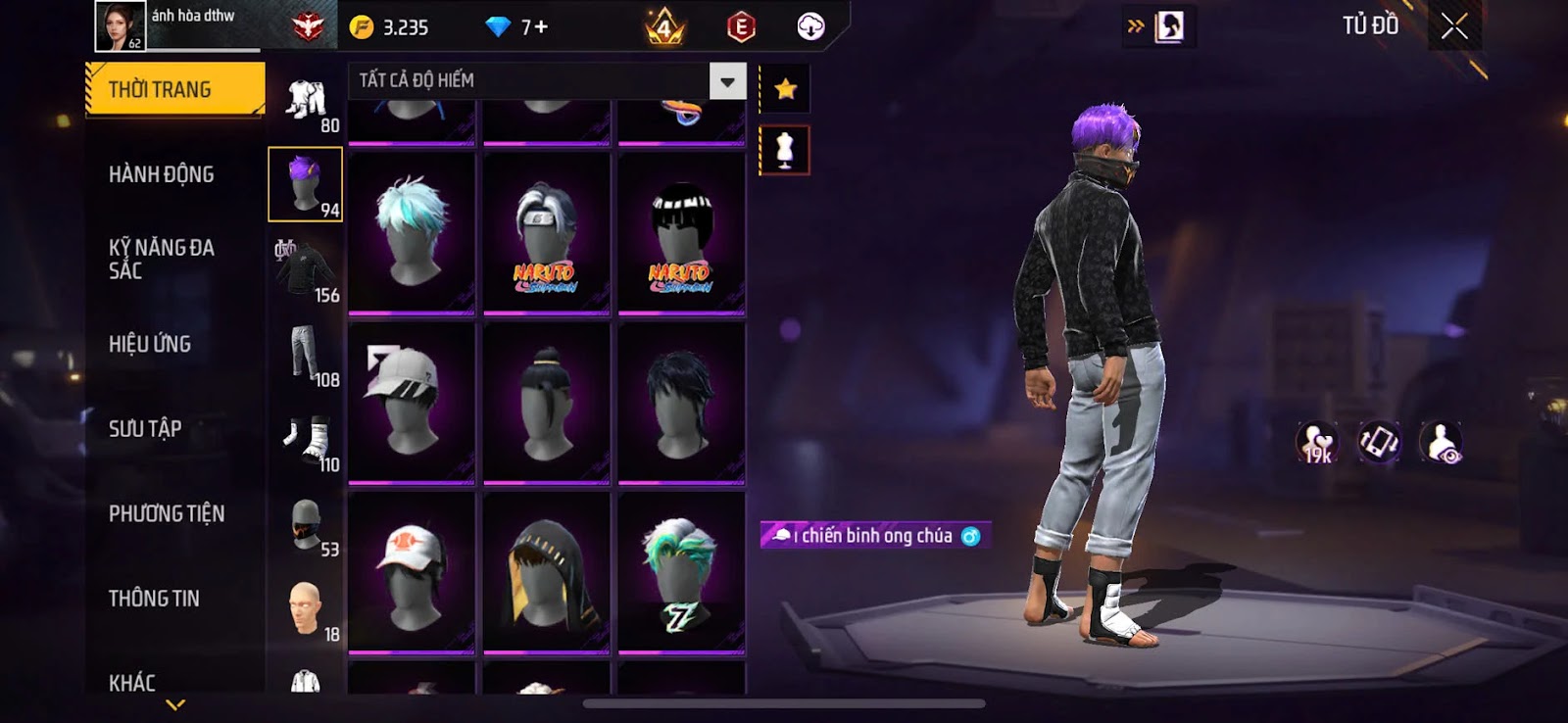Open the Thời Trang tab
Viewport: 1568px width, 723px height.
coord(174,89)
